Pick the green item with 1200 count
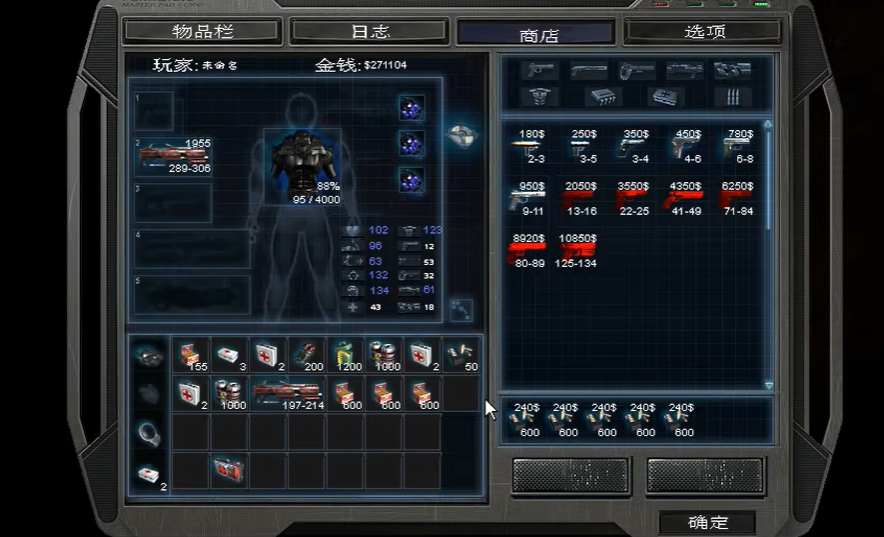 tap(345, 355)
